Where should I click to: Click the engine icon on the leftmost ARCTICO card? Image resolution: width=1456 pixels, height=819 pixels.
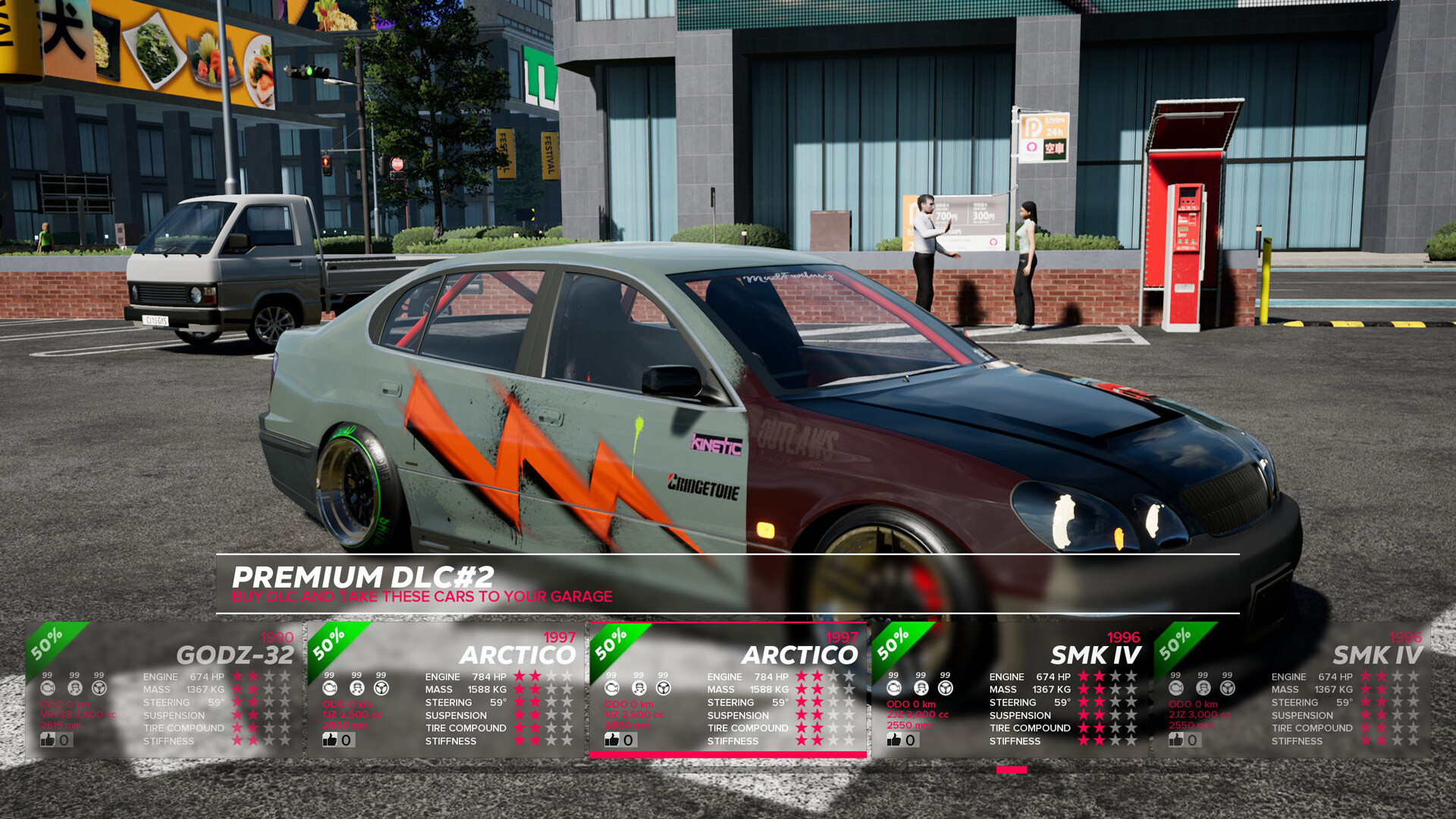pos(330,688)
